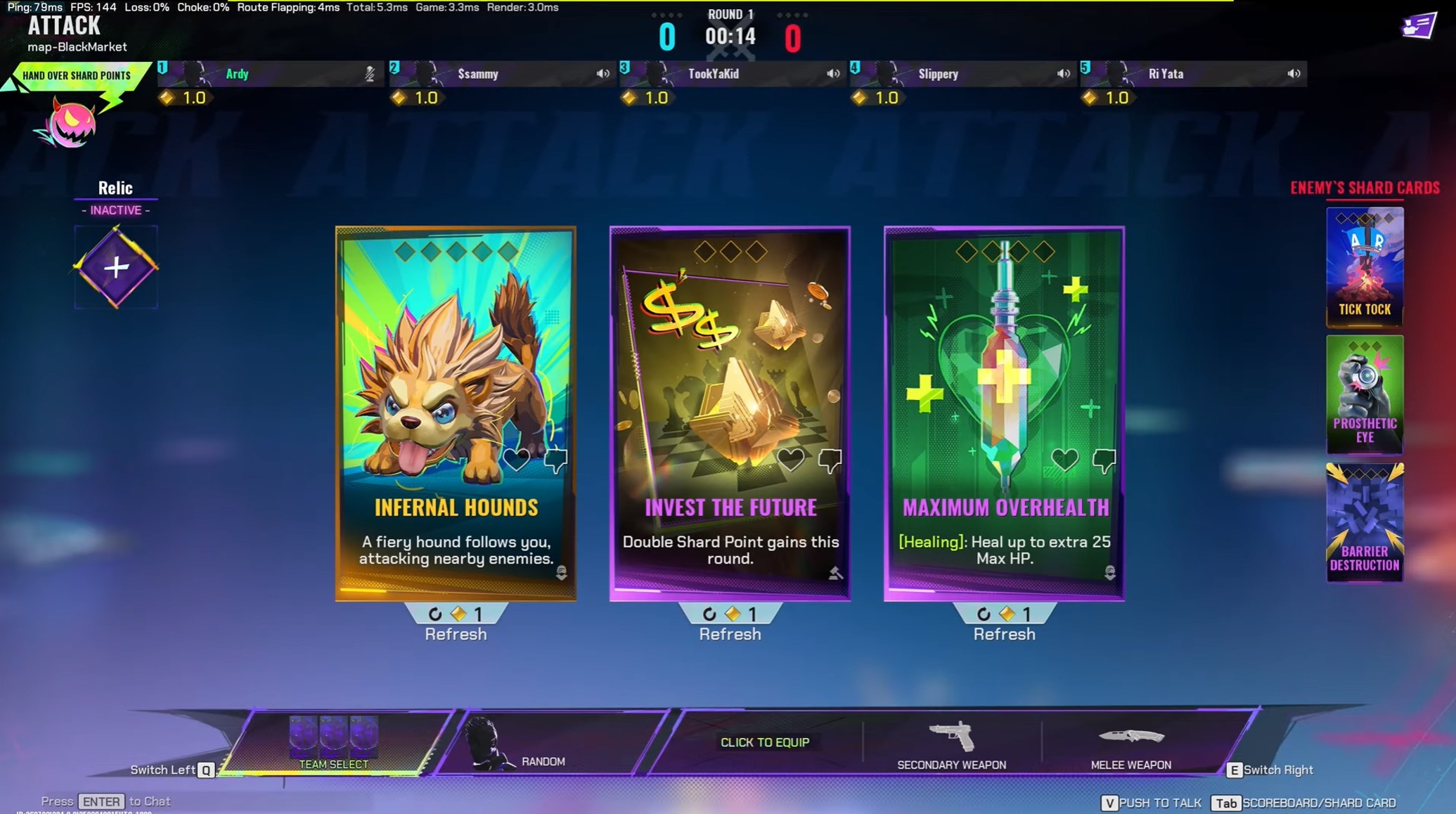Viewport: 1456px width, 814px height.
Task: Open the Melee Weapon slot
Action: [1130, 745]
